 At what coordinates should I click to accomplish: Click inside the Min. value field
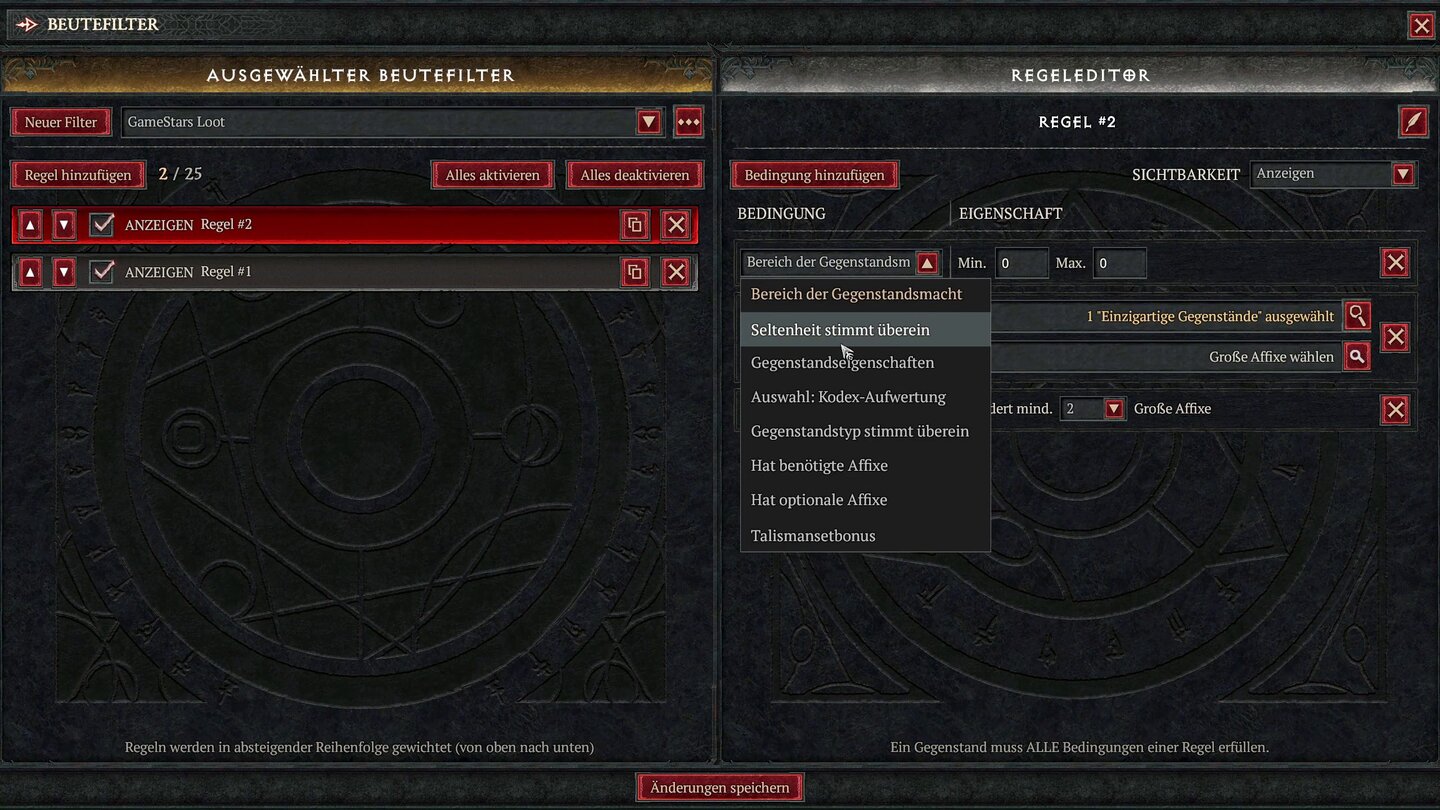[x=1020, y=262]
